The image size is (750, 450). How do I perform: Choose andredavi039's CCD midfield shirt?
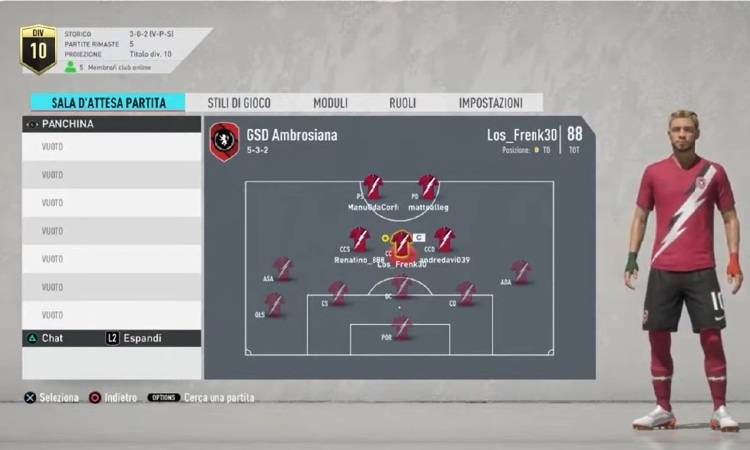click(445, 239)
